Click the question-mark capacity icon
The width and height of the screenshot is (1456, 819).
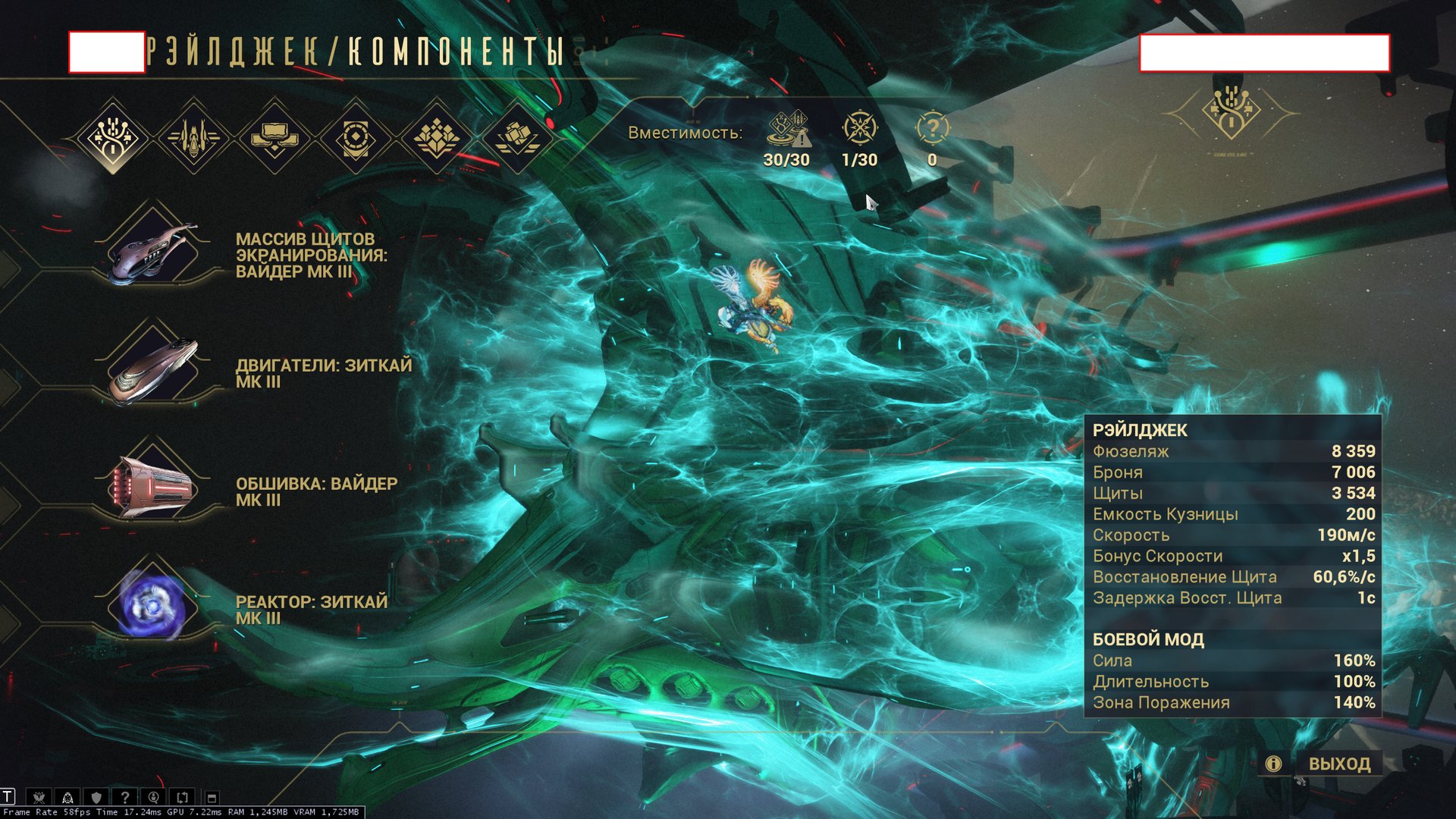coord(932,129)
